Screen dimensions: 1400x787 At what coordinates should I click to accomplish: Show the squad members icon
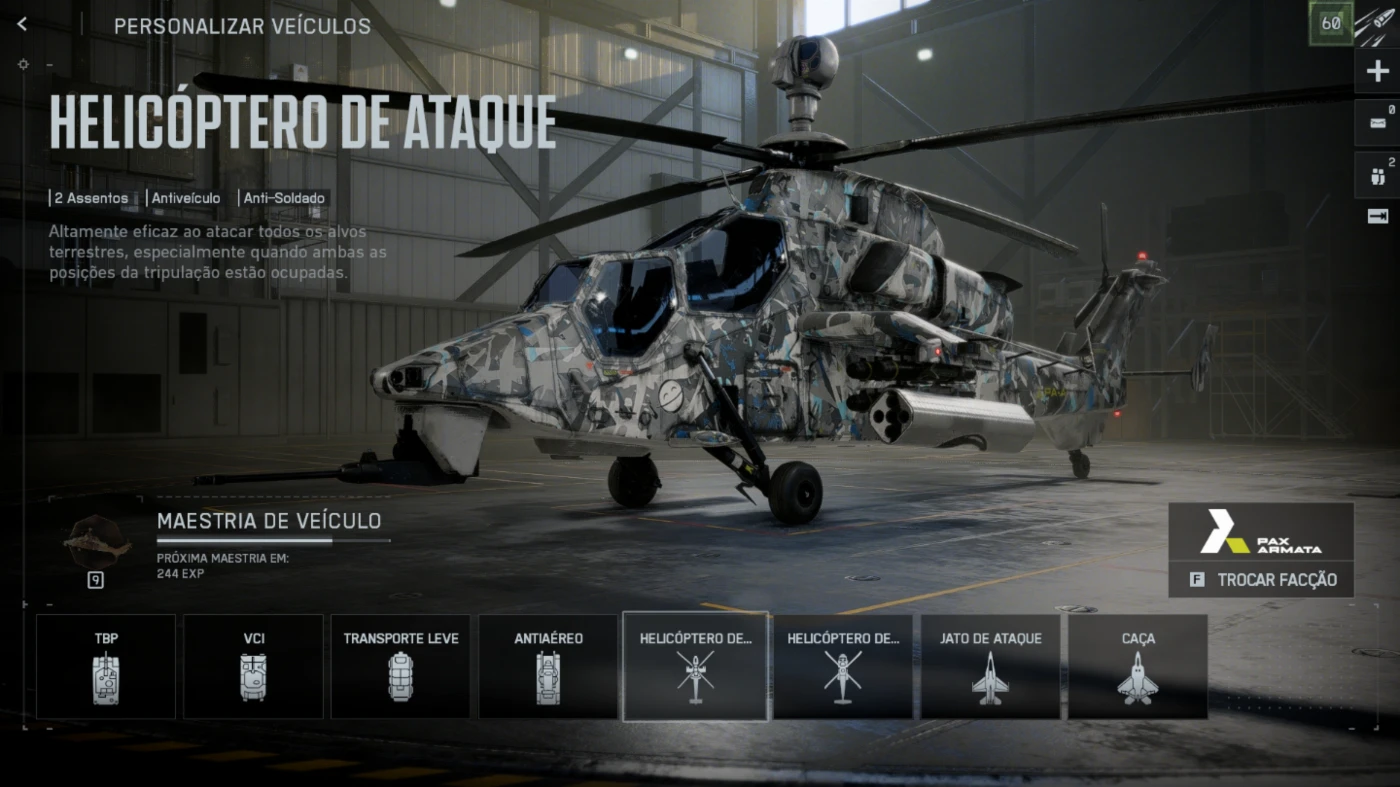pos(1377,176)
